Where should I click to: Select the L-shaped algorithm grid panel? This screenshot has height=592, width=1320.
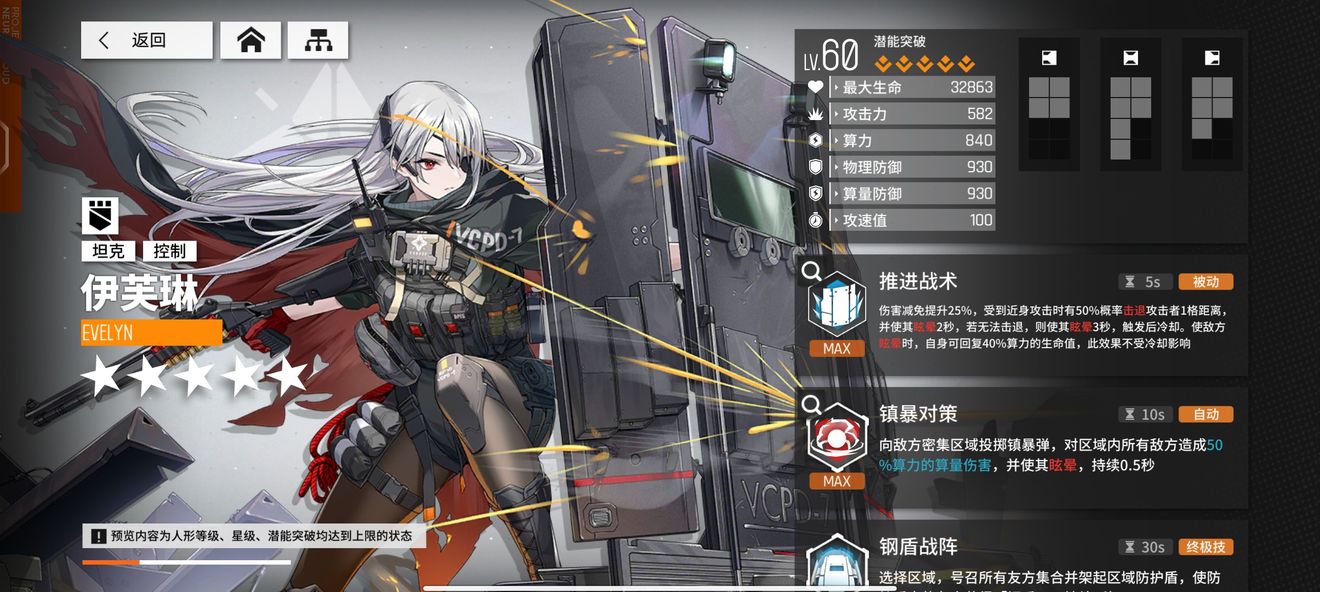(x=1130, y=104)
